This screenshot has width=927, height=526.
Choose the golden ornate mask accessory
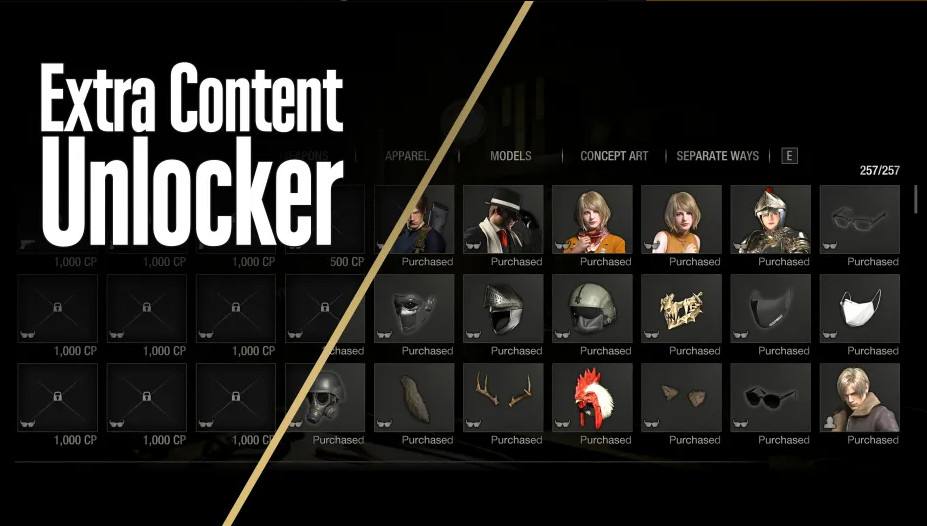click(x=681, y=308)
